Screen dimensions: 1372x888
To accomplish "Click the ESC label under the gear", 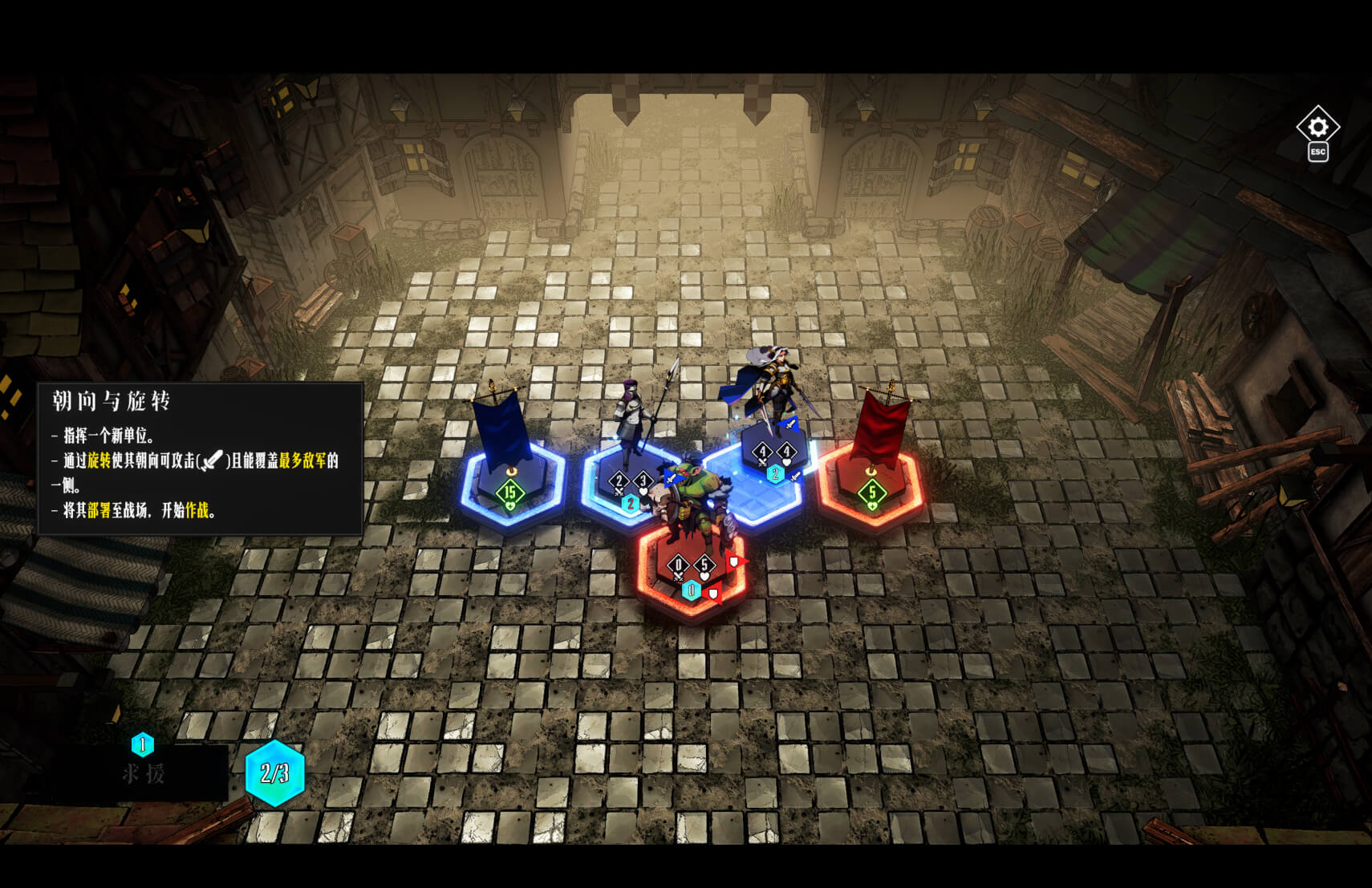I will 1318,152.
